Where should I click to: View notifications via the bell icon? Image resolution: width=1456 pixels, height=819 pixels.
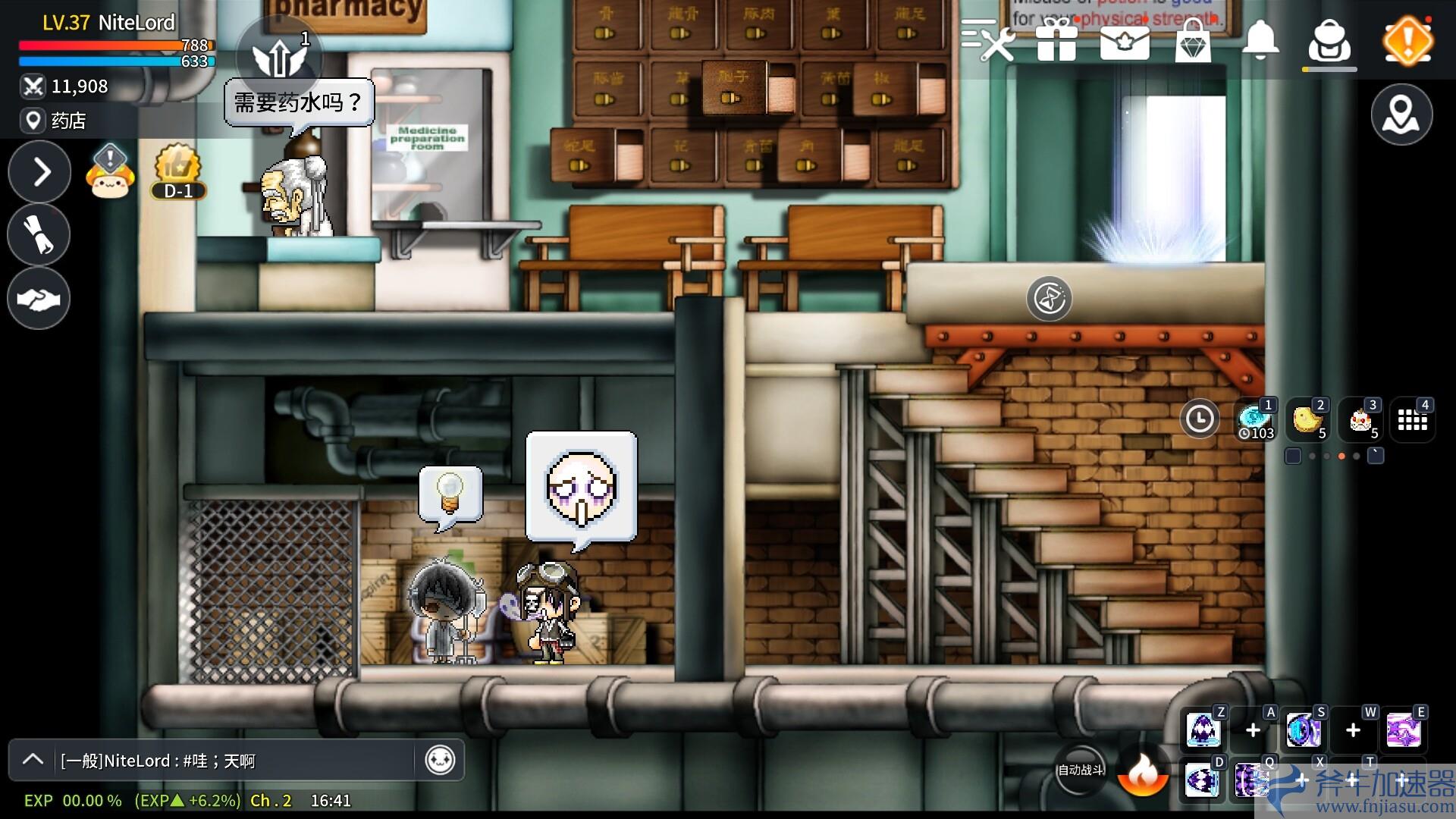pyautogui.click(x=1260, y=40)
